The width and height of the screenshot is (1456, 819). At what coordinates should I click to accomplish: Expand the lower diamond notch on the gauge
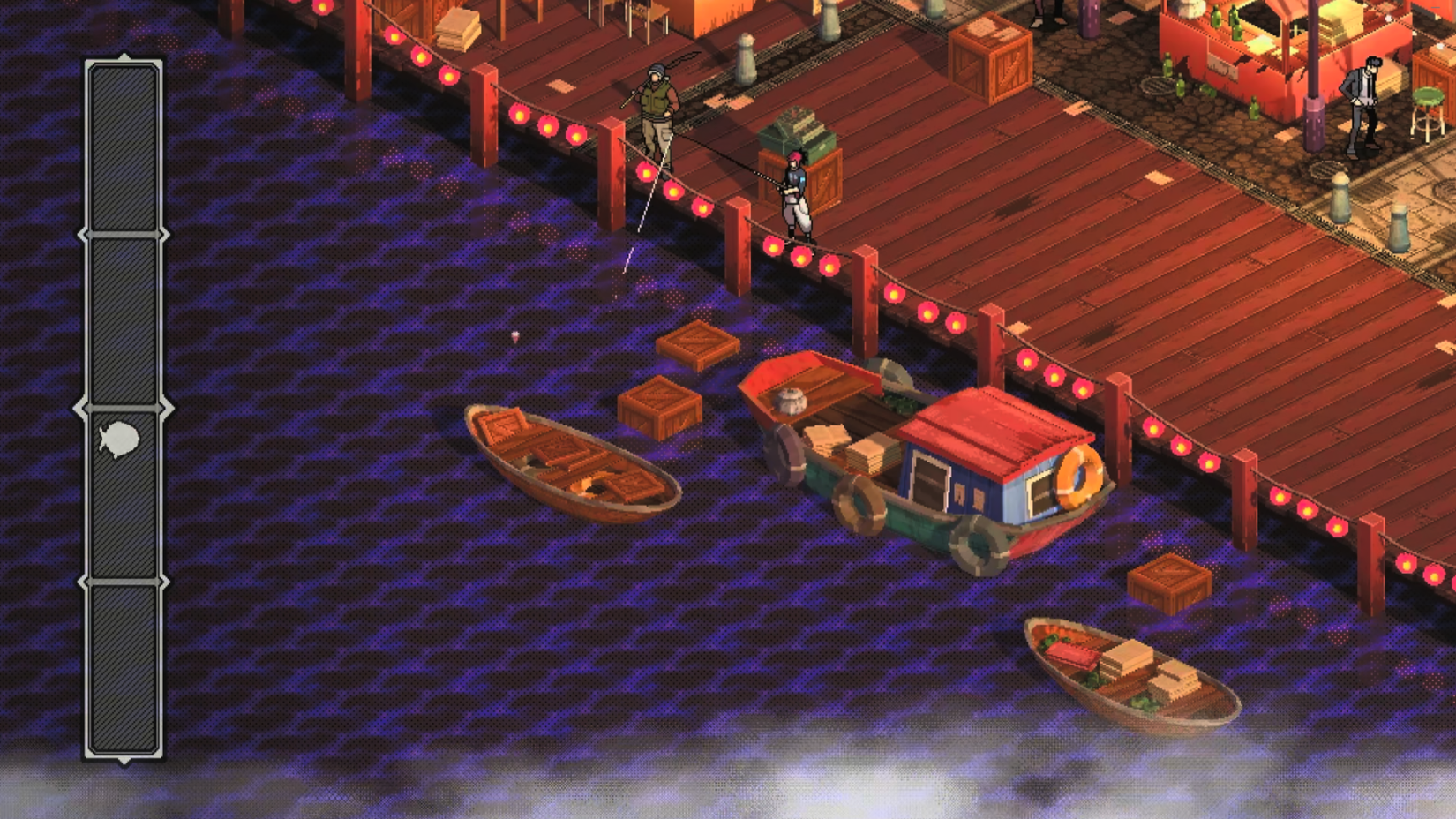click(122, 582)
